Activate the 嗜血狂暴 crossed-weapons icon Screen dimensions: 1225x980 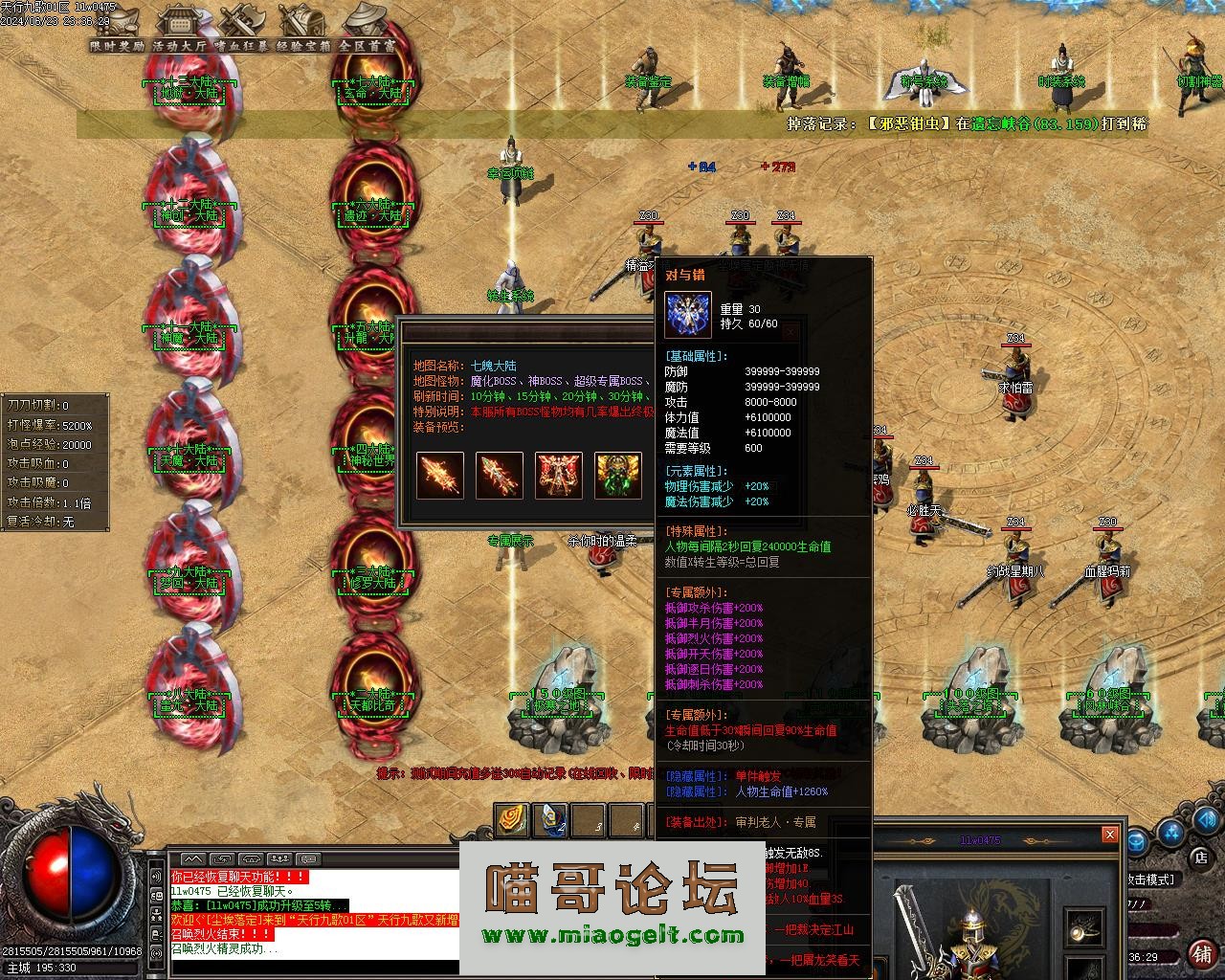[241, 27]
